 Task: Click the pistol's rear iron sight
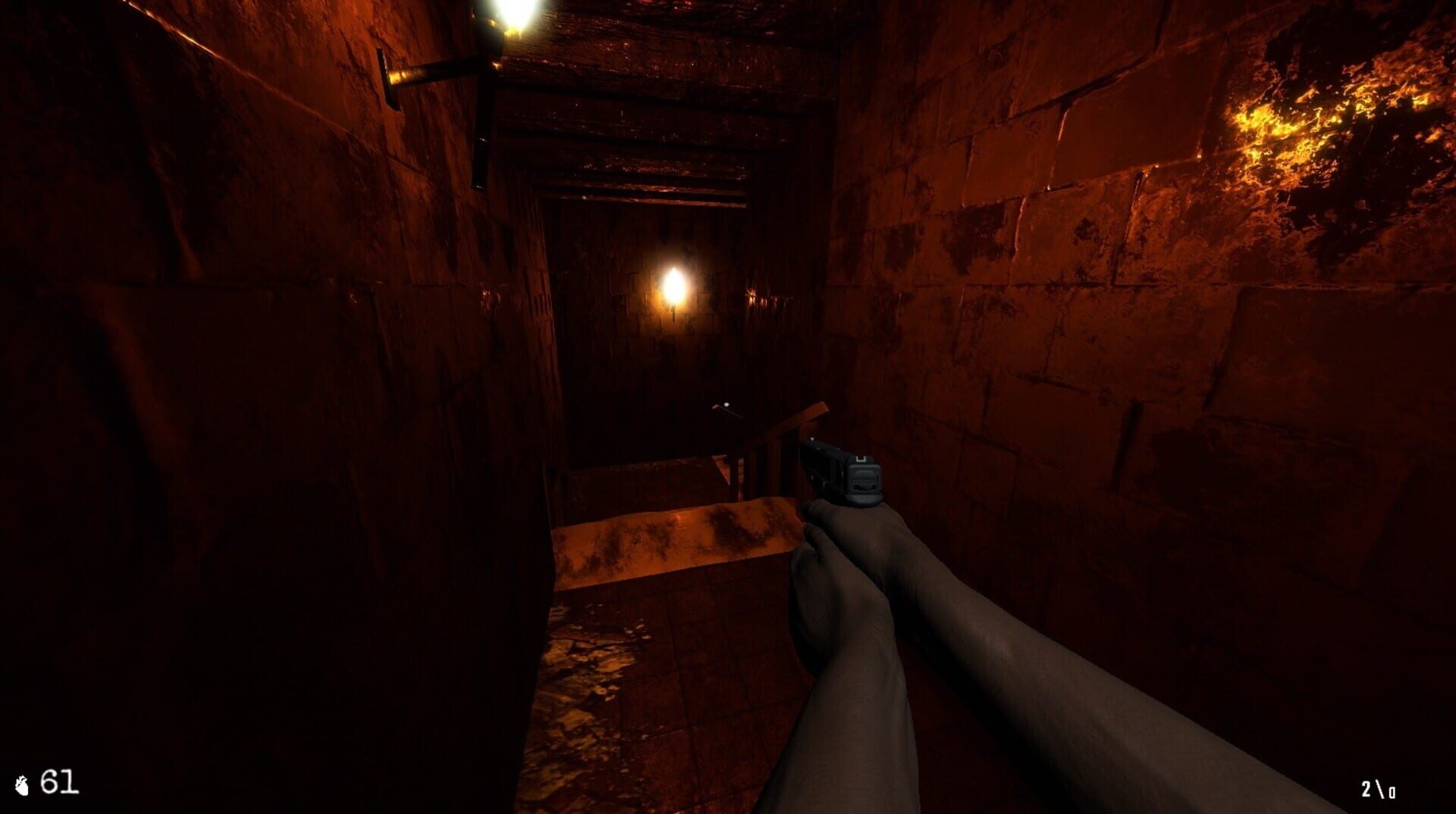tap(860, 459)
